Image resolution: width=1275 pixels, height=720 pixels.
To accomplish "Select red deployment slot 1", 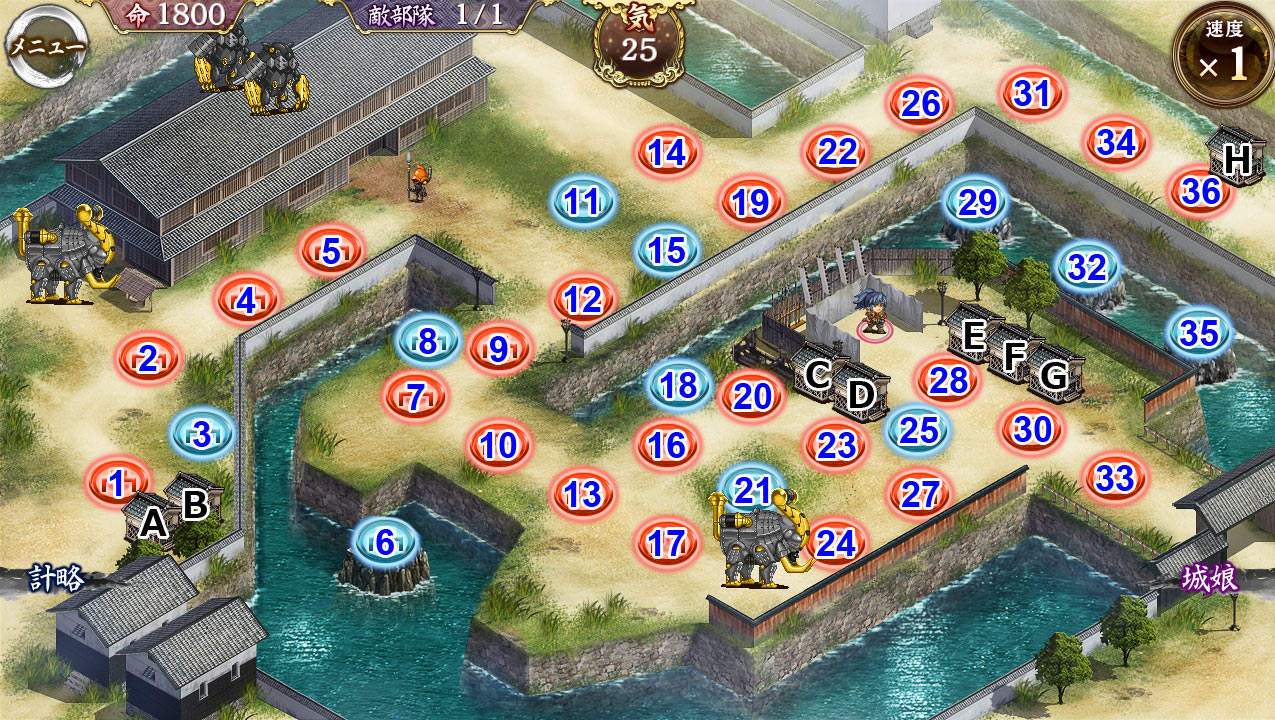I will click(x=118, y=484).
